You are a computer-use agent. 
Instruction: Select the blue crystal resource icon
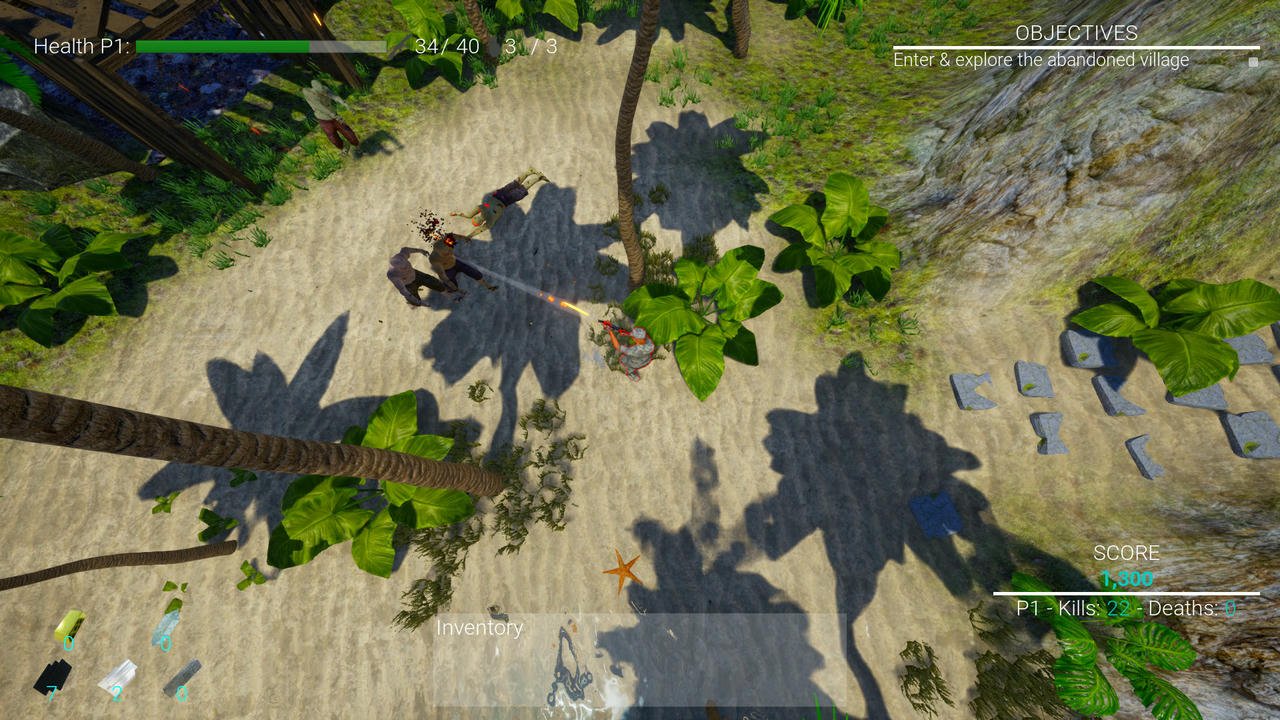tap(166, 629)
